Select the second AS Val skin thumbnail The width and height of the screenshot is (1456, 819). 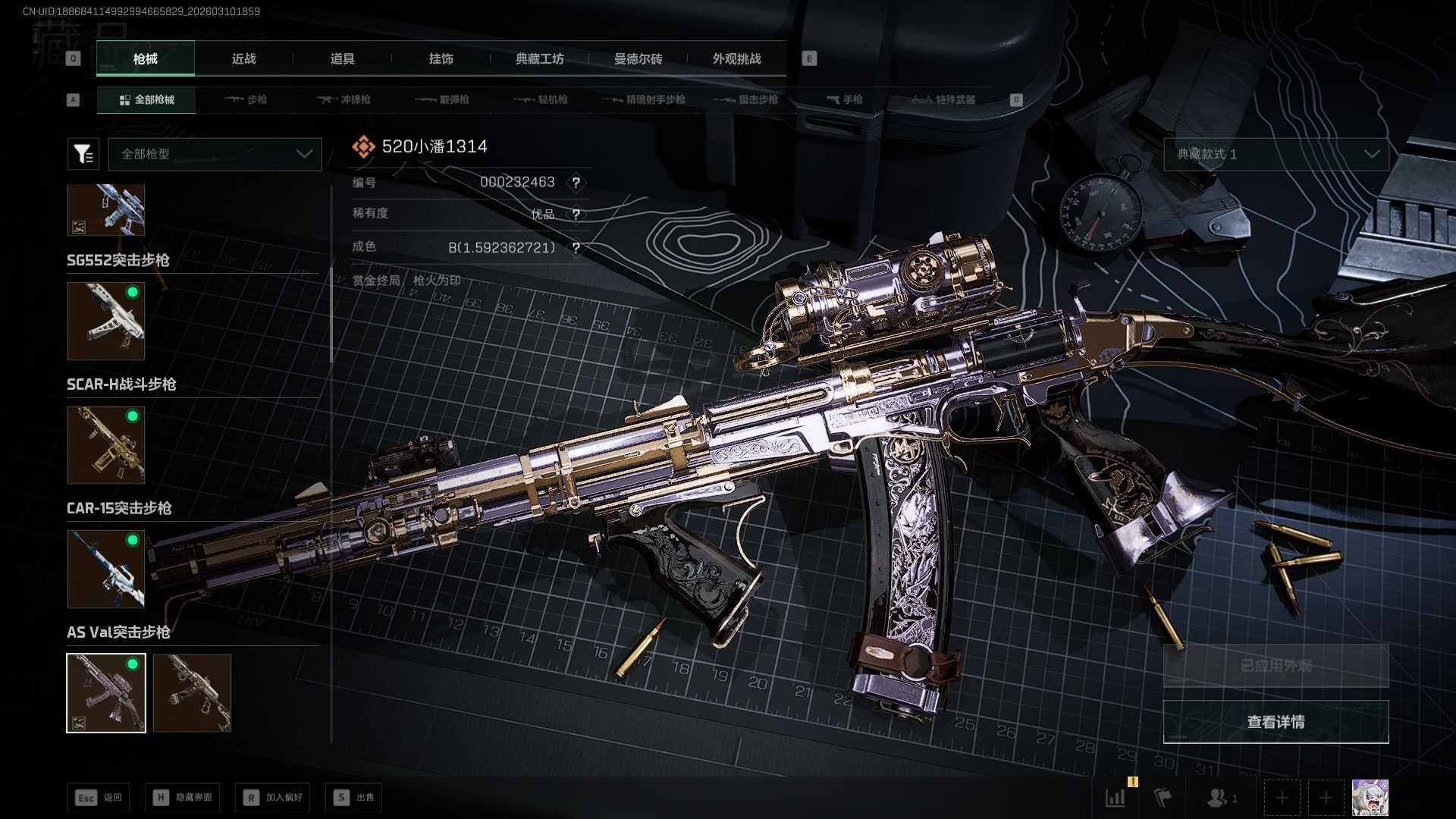tap(192, 693)
